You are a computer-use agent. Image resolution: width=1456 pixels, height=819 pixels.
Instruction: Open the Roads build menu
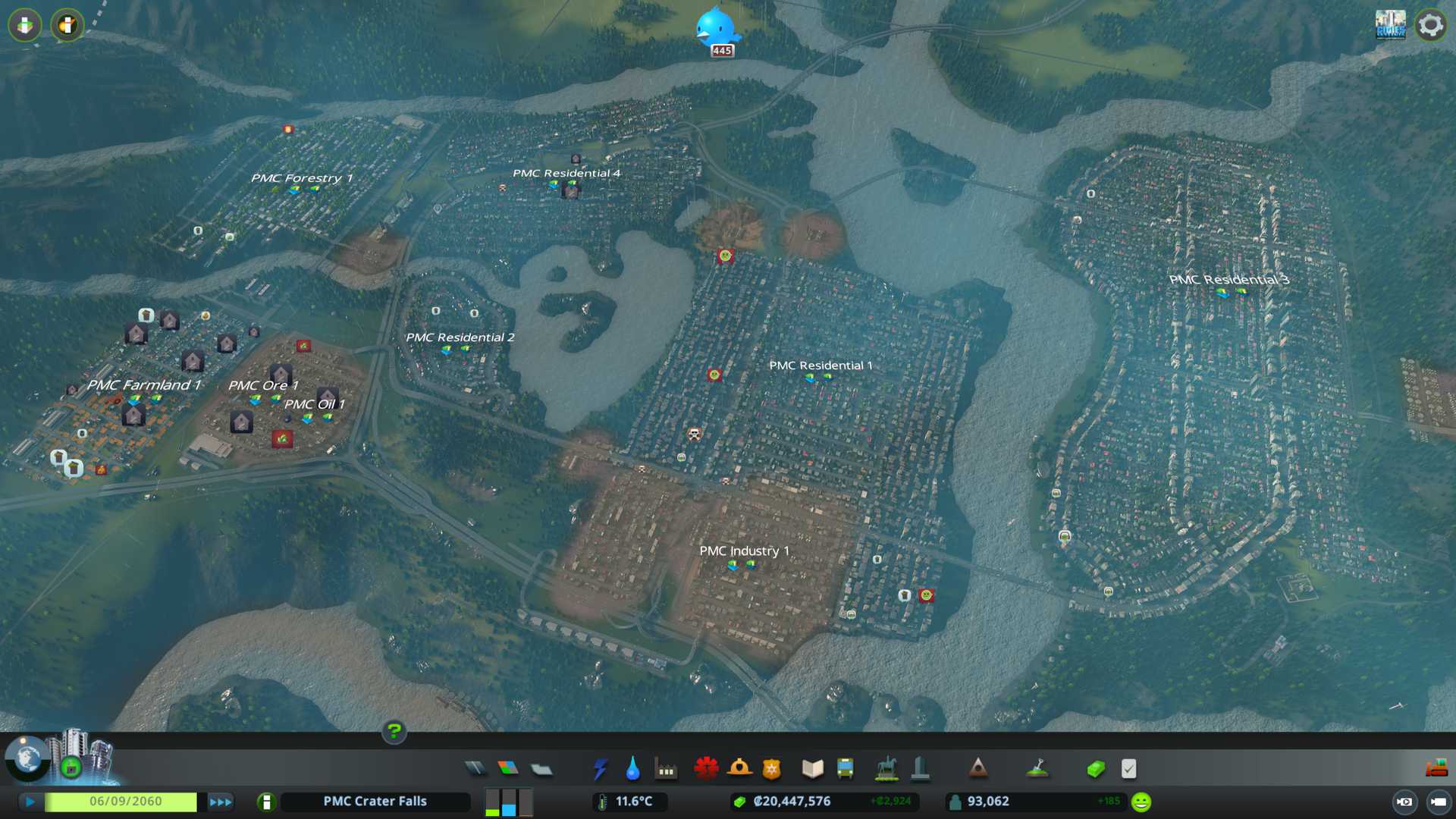click(x=475, y=769)
